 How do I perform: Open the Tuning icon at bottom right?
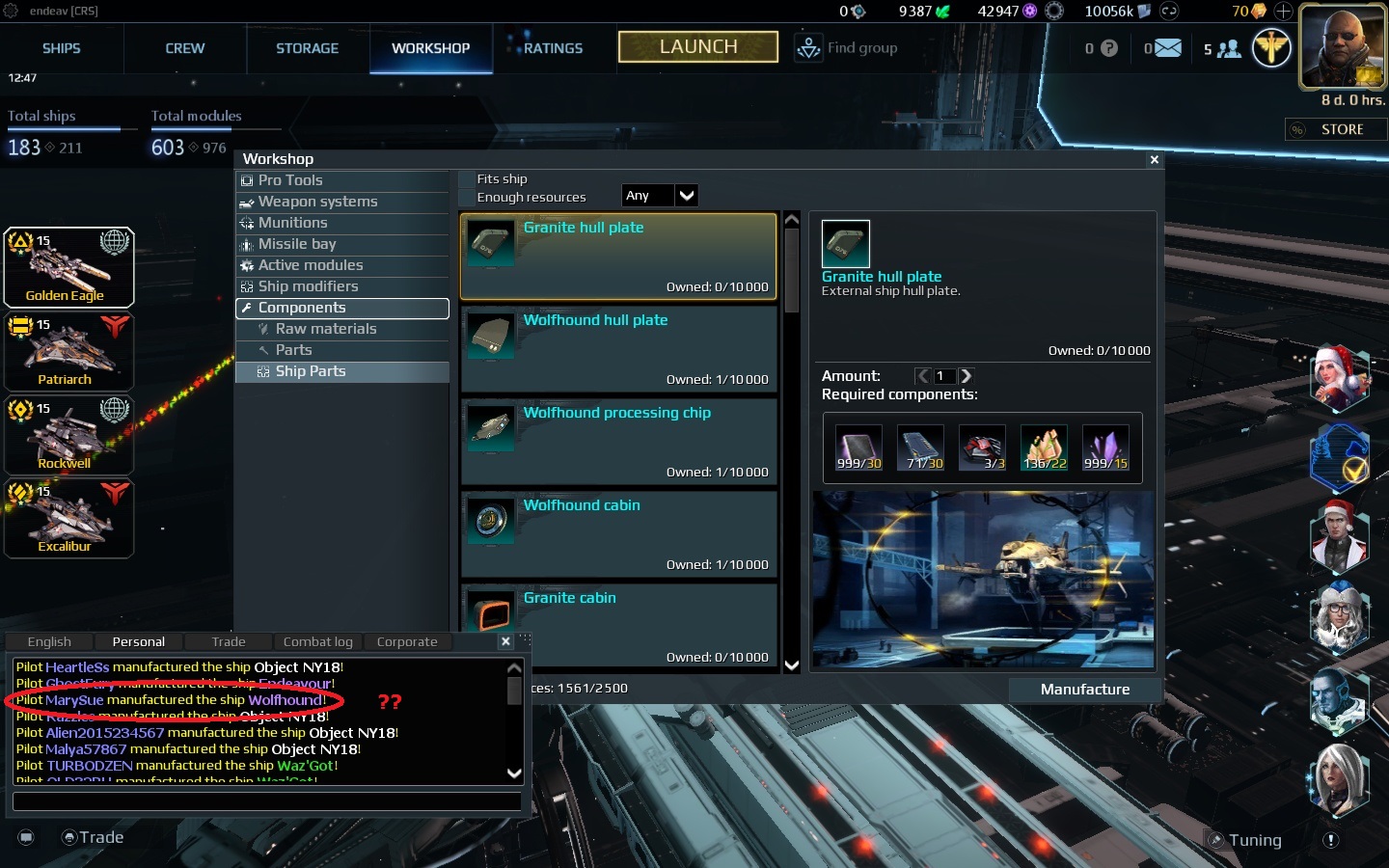click(1217, 840)
